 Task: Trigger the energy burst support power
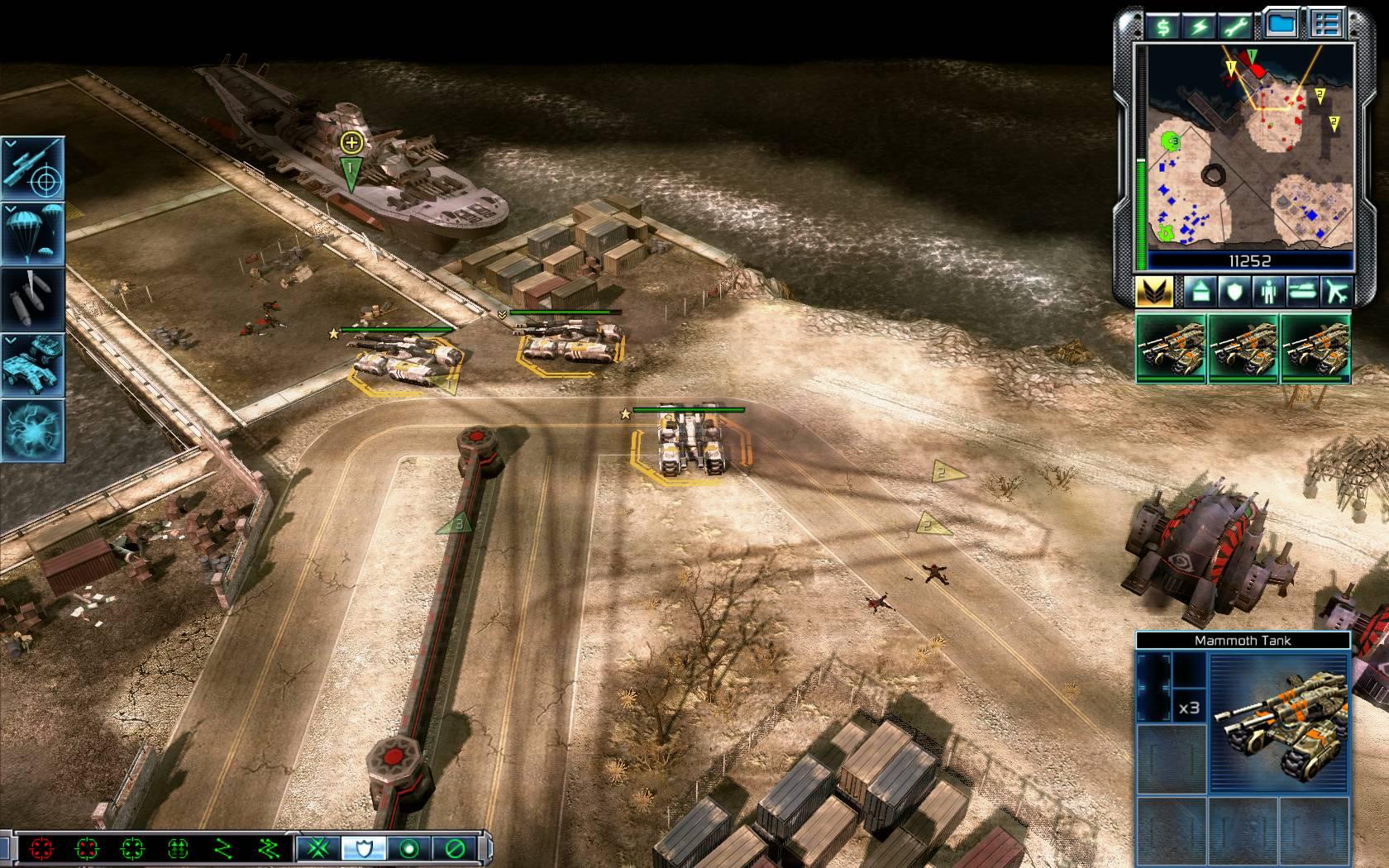click(34, 430)
